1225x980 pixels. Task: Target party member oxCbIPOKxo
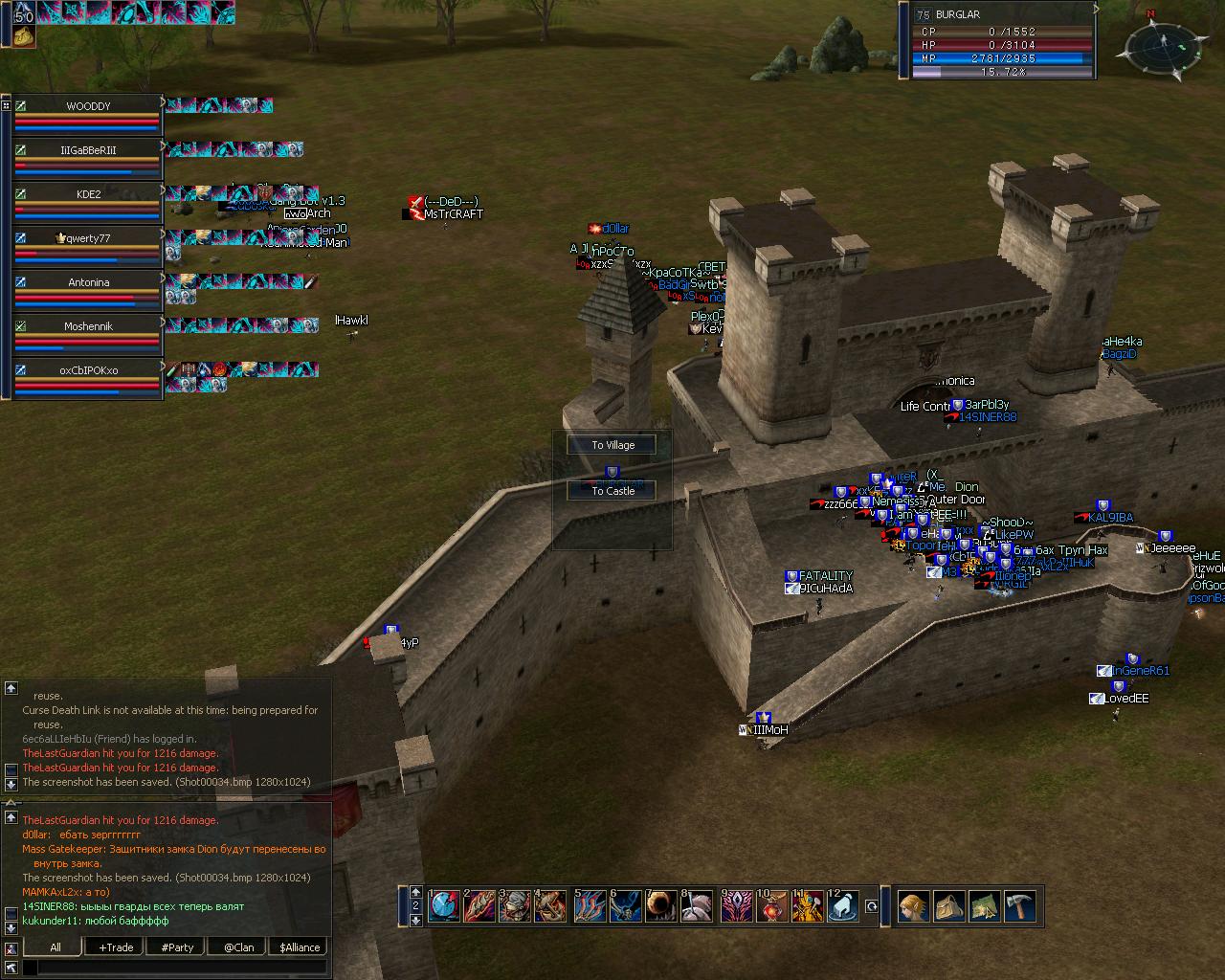(88, 371)
